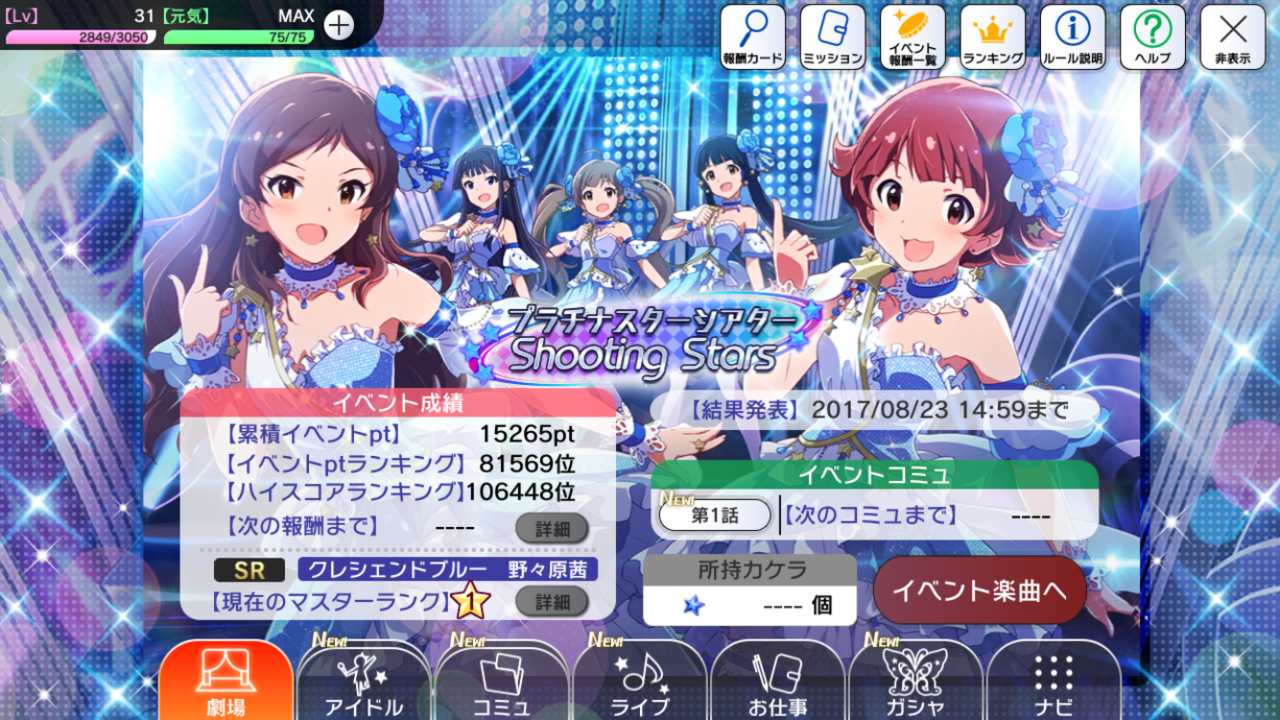1280x720 pixels.
Task: View the ルール説明 rules explanation
Action: (1073, 37)
